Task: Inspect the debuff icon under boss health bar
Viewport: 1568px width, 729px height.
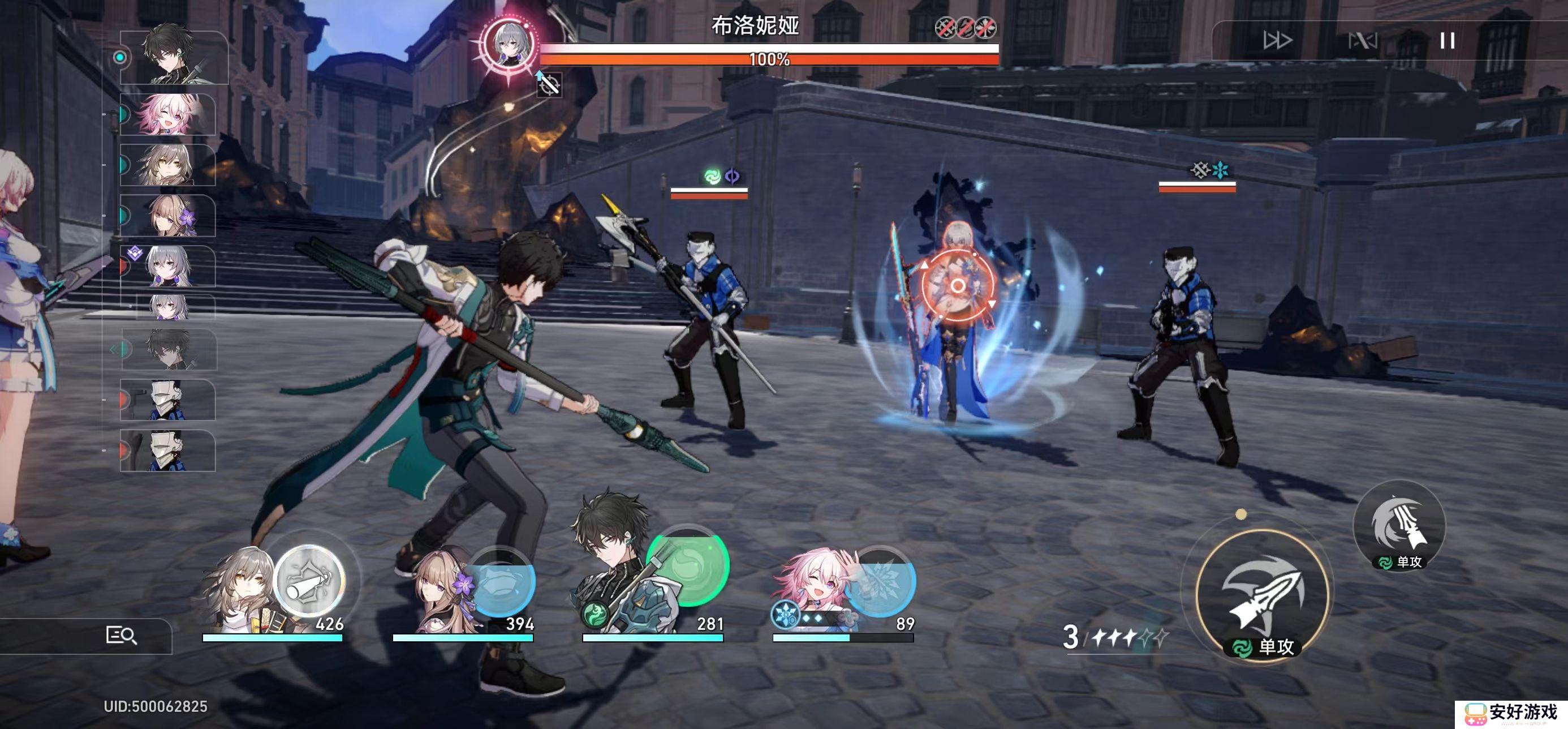Action: point(549,85)
